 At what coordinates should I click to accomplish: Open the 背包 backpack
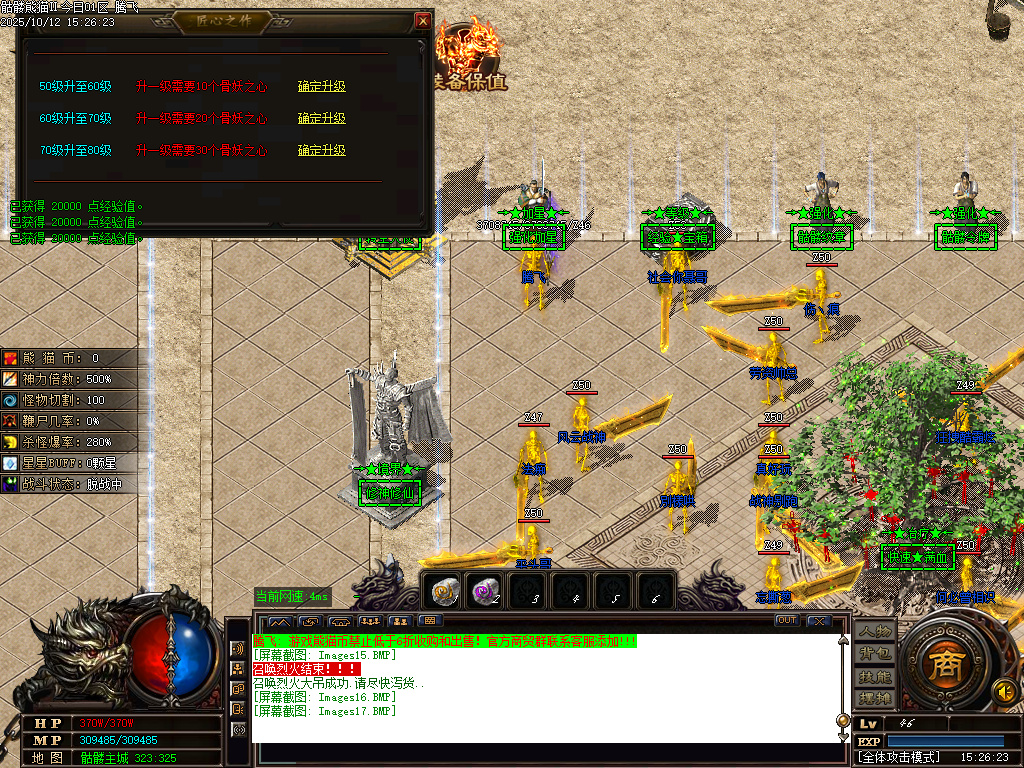pos(874,654)
